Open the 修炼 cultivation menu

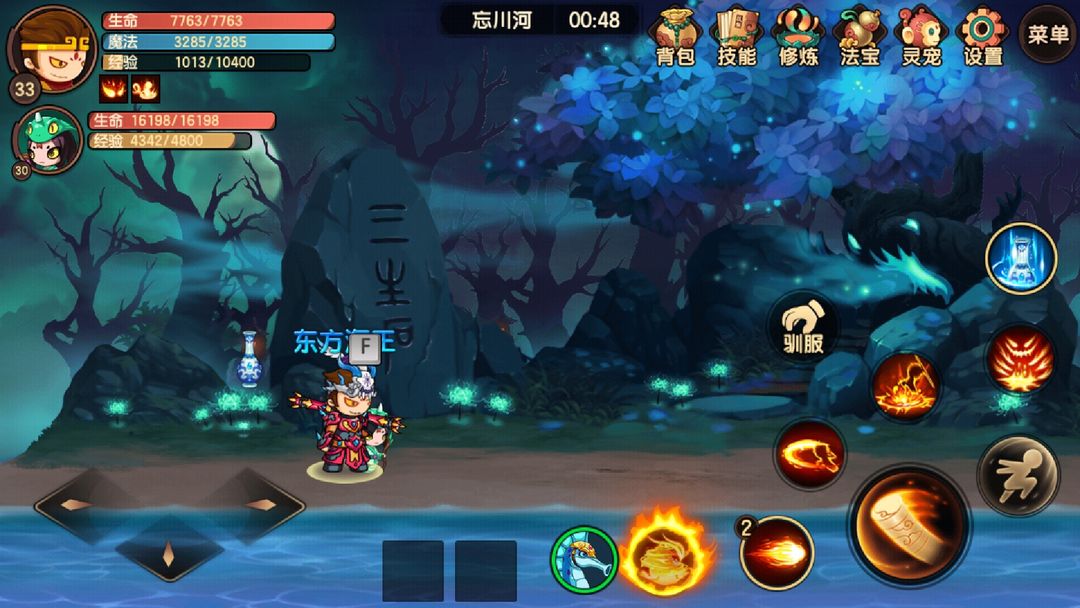(x=799, y=36)
